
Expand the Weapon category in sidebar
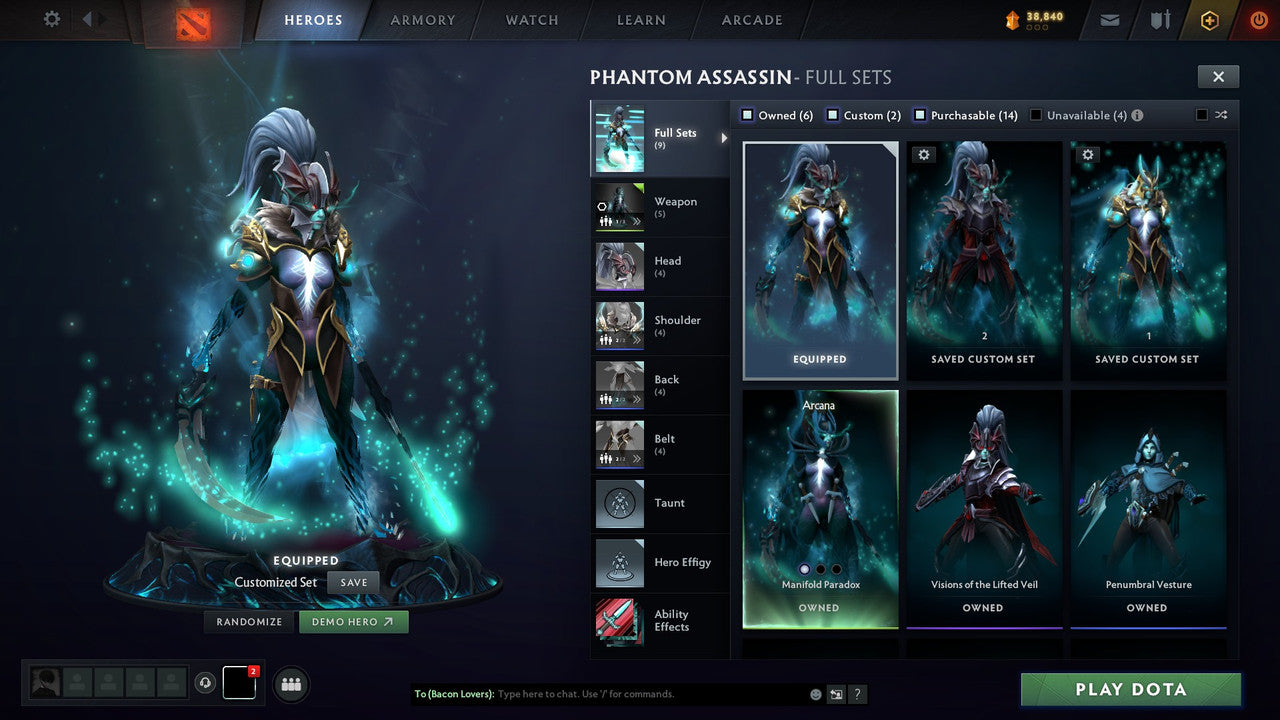point(660,207)
